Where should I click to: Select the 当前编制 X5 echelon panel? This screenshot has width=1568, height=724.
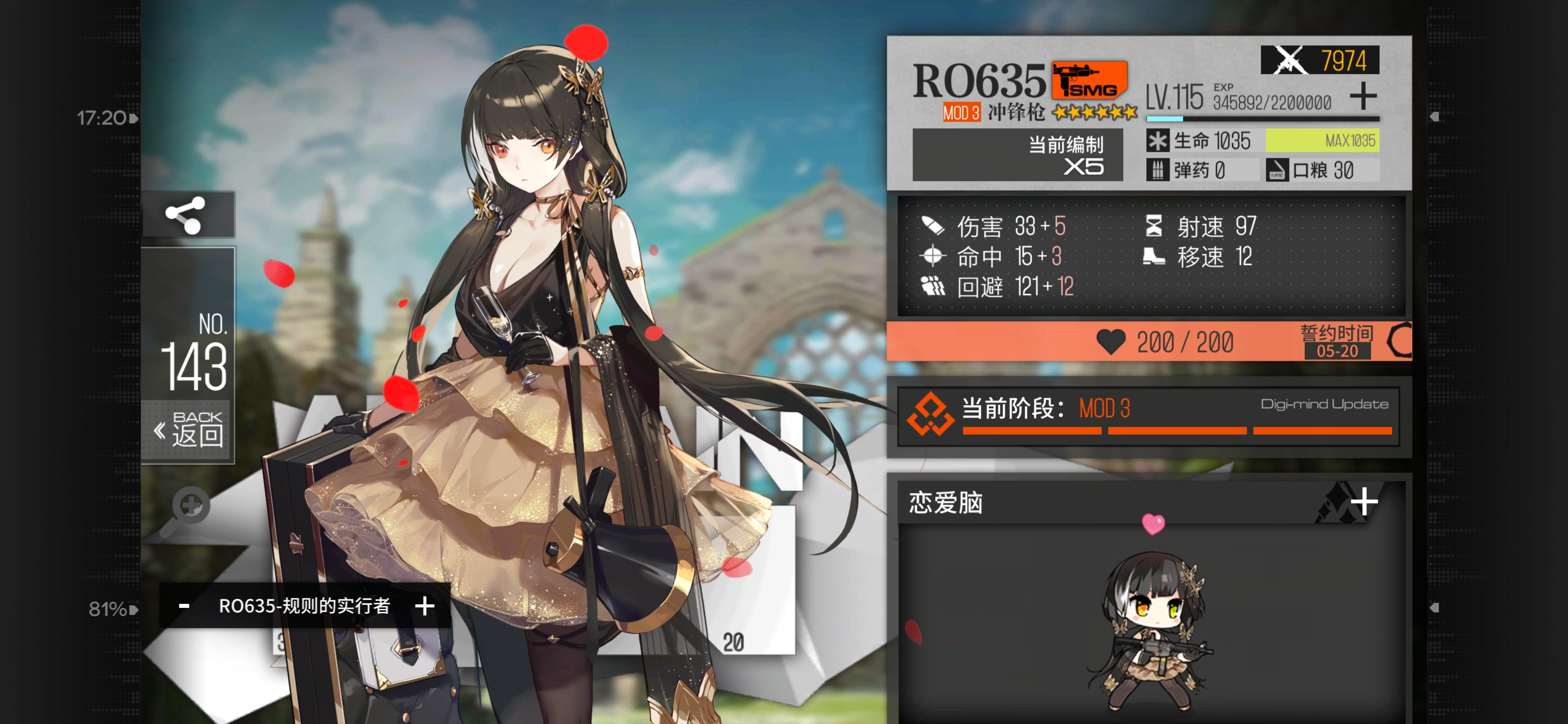pyautogui.click(x=1020, y=156)
